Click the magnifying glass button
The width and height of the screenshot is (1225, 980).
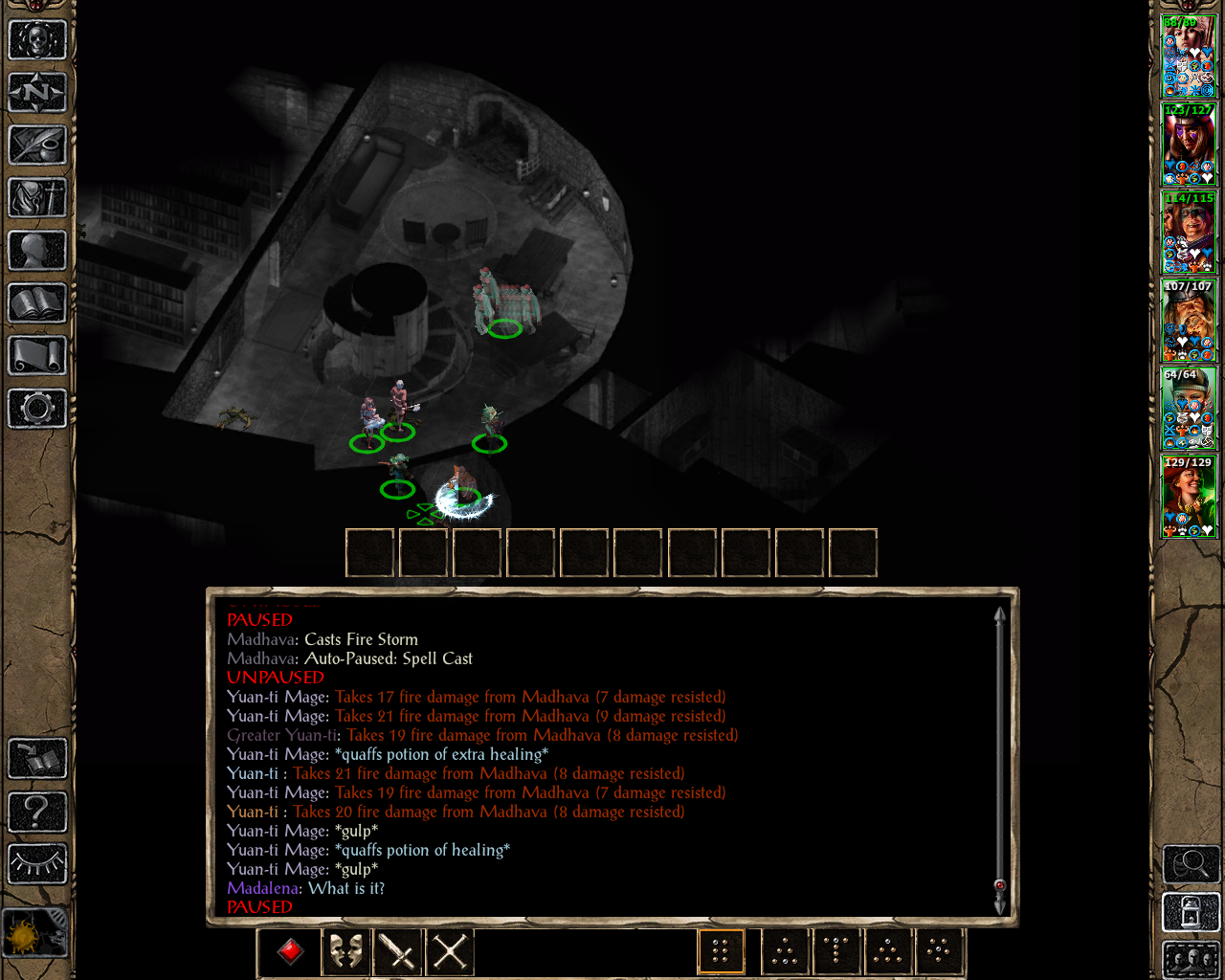tap(1191, 865)
